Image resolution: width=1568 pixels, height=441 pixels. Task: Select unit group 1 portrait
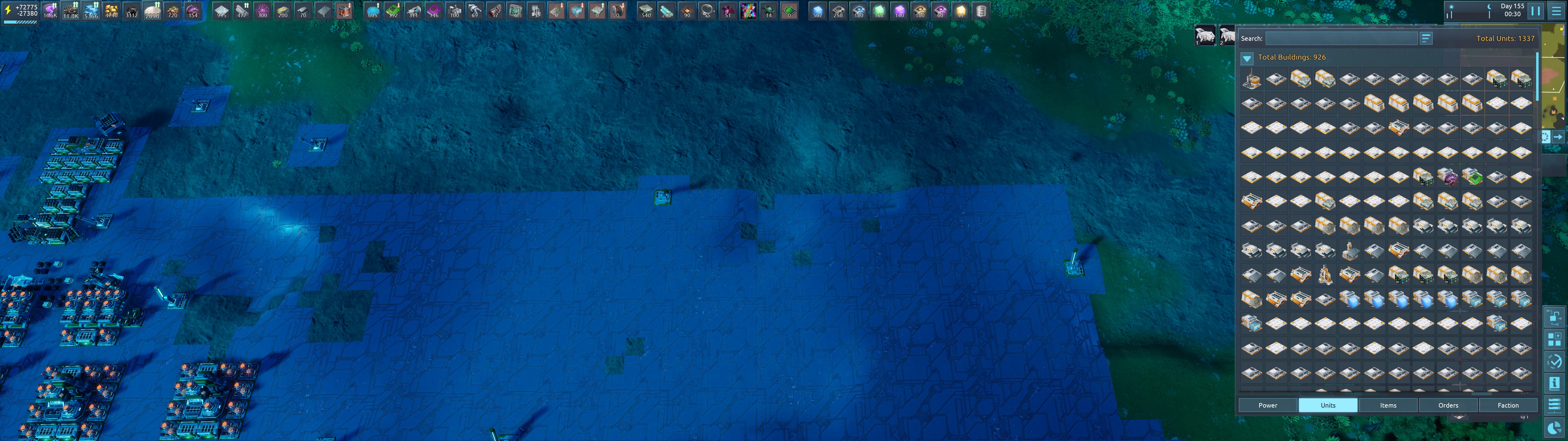coord(1204,35)
